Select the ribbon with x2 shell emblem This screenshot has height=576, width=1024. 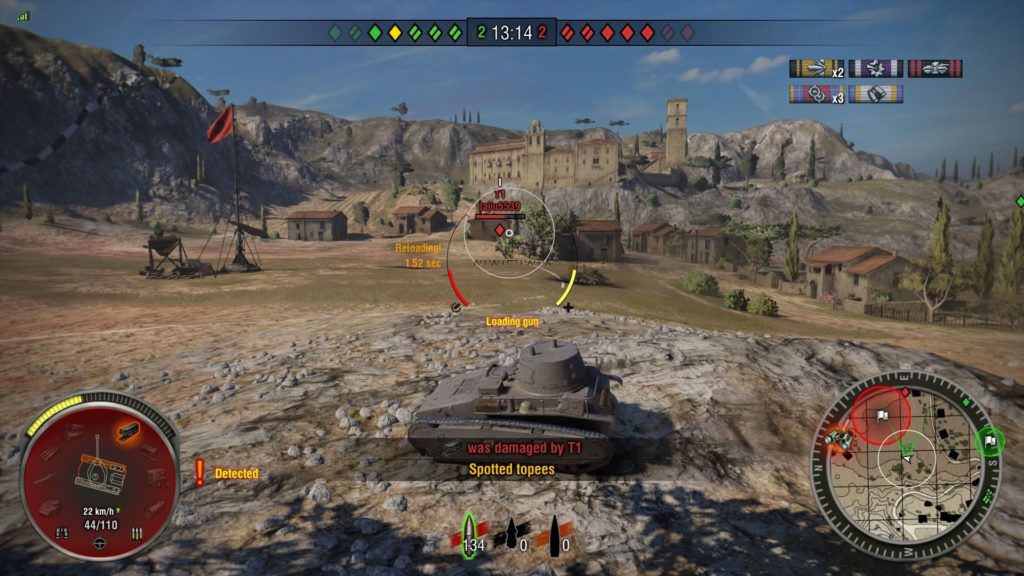tap(817, 69)
